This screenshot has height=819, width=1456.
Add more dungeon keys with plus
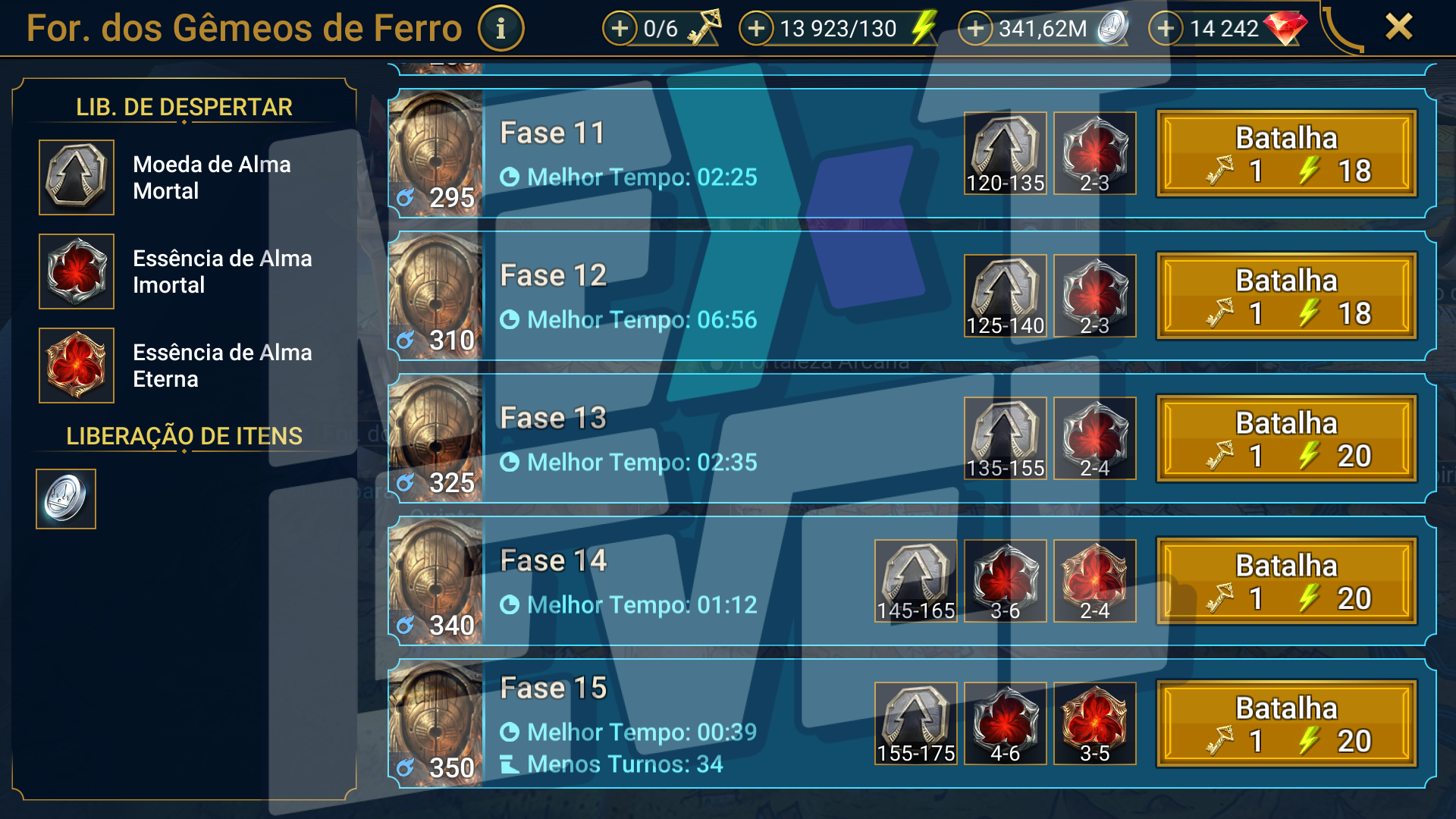tap(620, 29)
